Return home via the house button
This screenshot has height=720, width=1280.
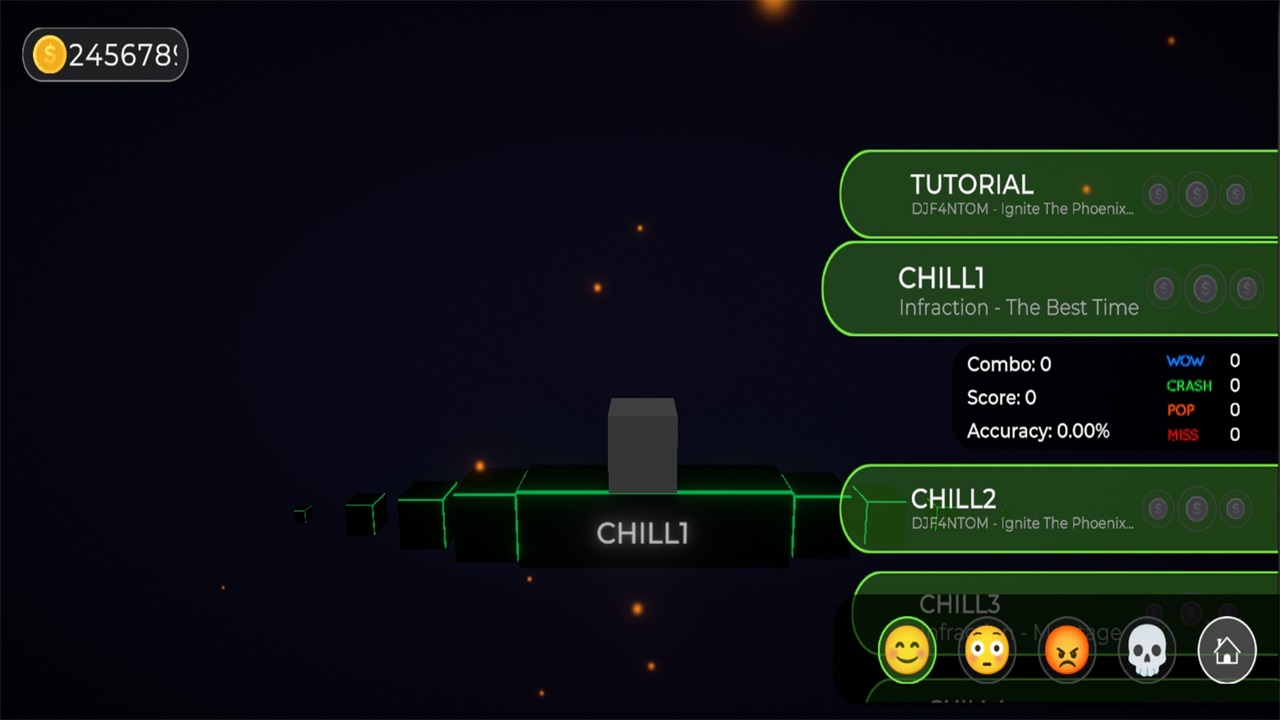(x=1227, y=651)
